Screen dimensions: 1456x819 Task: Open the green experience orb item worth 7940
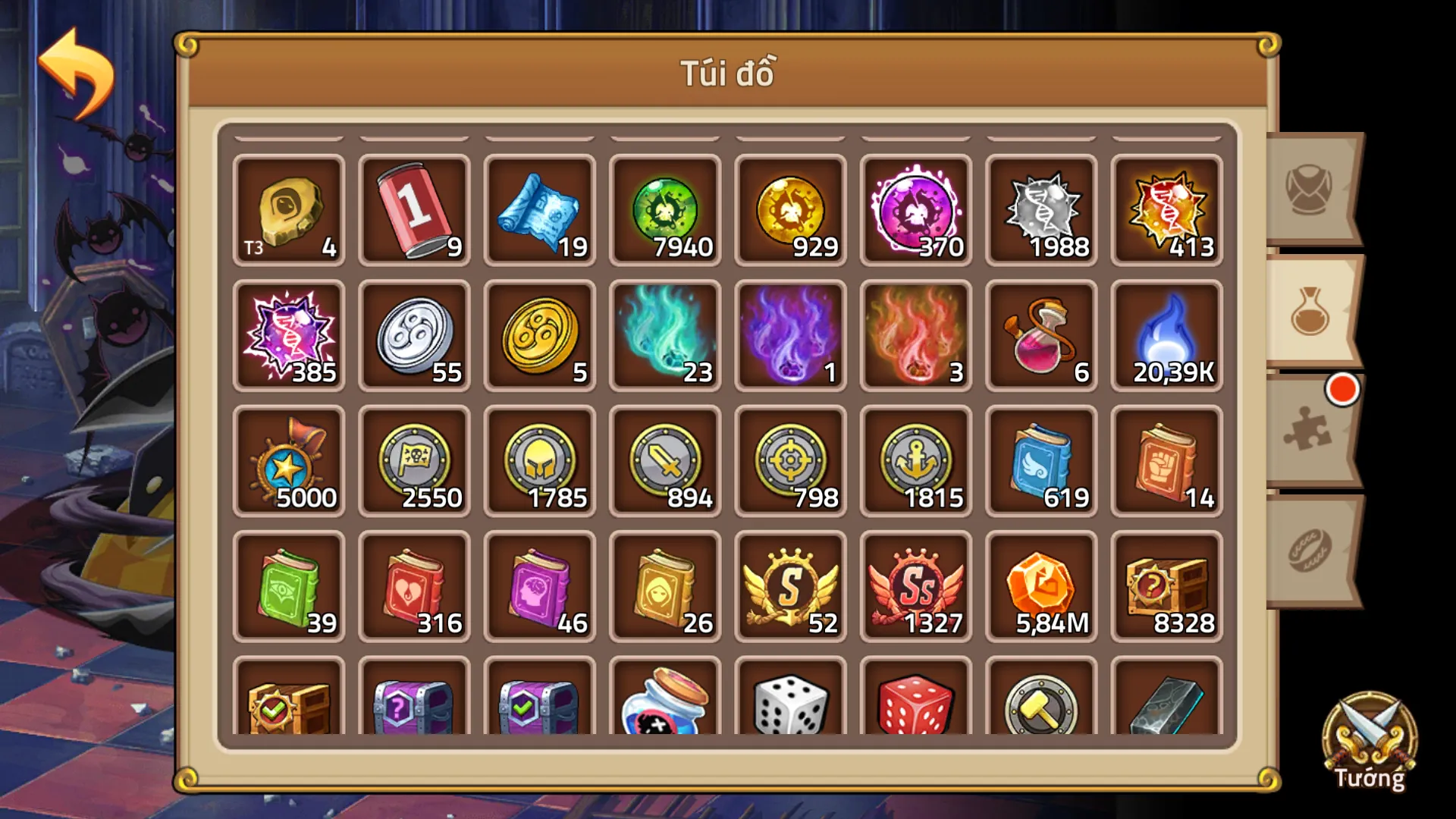[x=665, y=209]
